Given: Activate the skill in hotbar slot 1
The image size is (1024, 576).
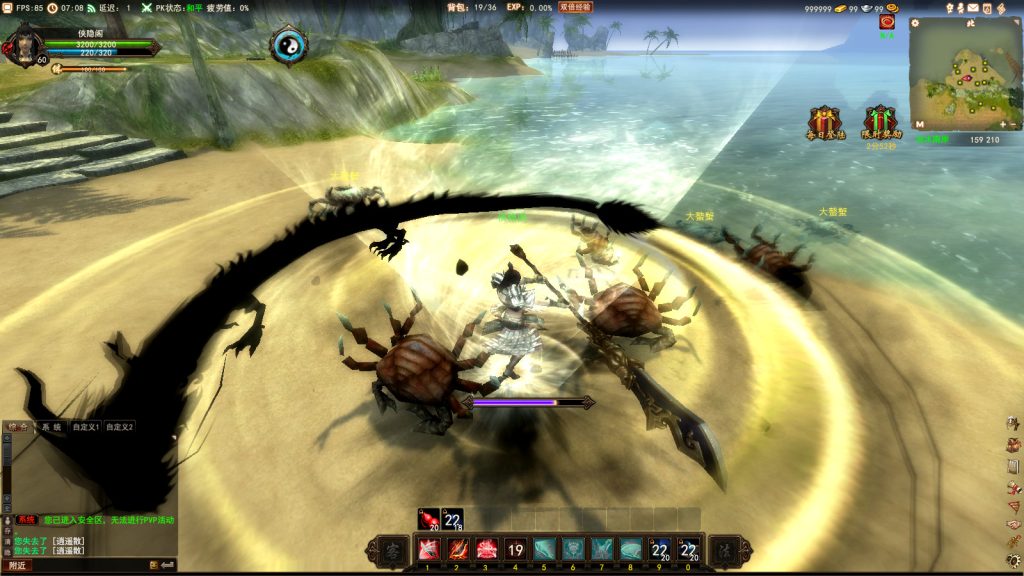Looking at the screenshot, I should (429, 549).
